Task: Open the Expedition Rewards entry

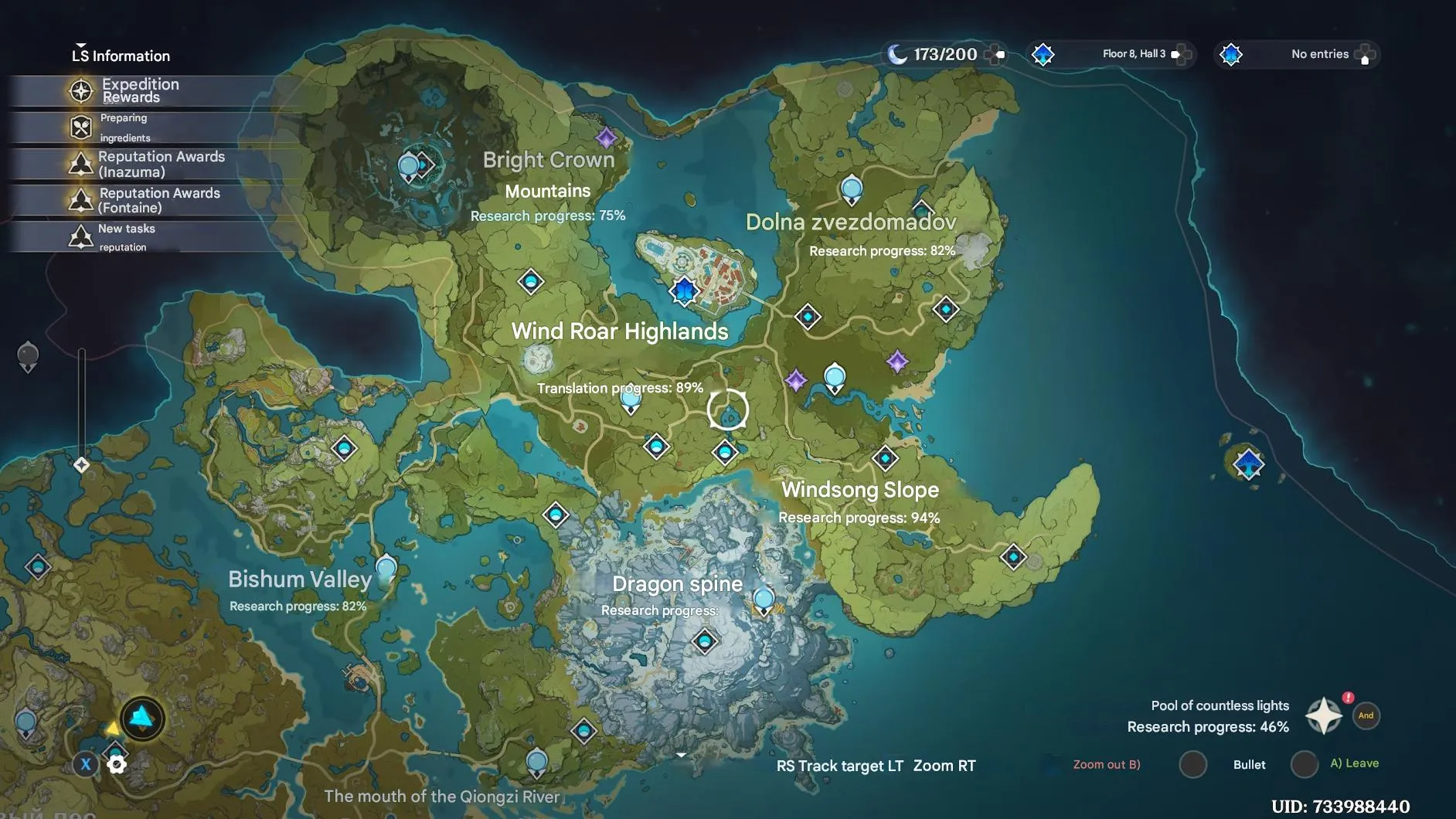Action: [x=139, y=90]
